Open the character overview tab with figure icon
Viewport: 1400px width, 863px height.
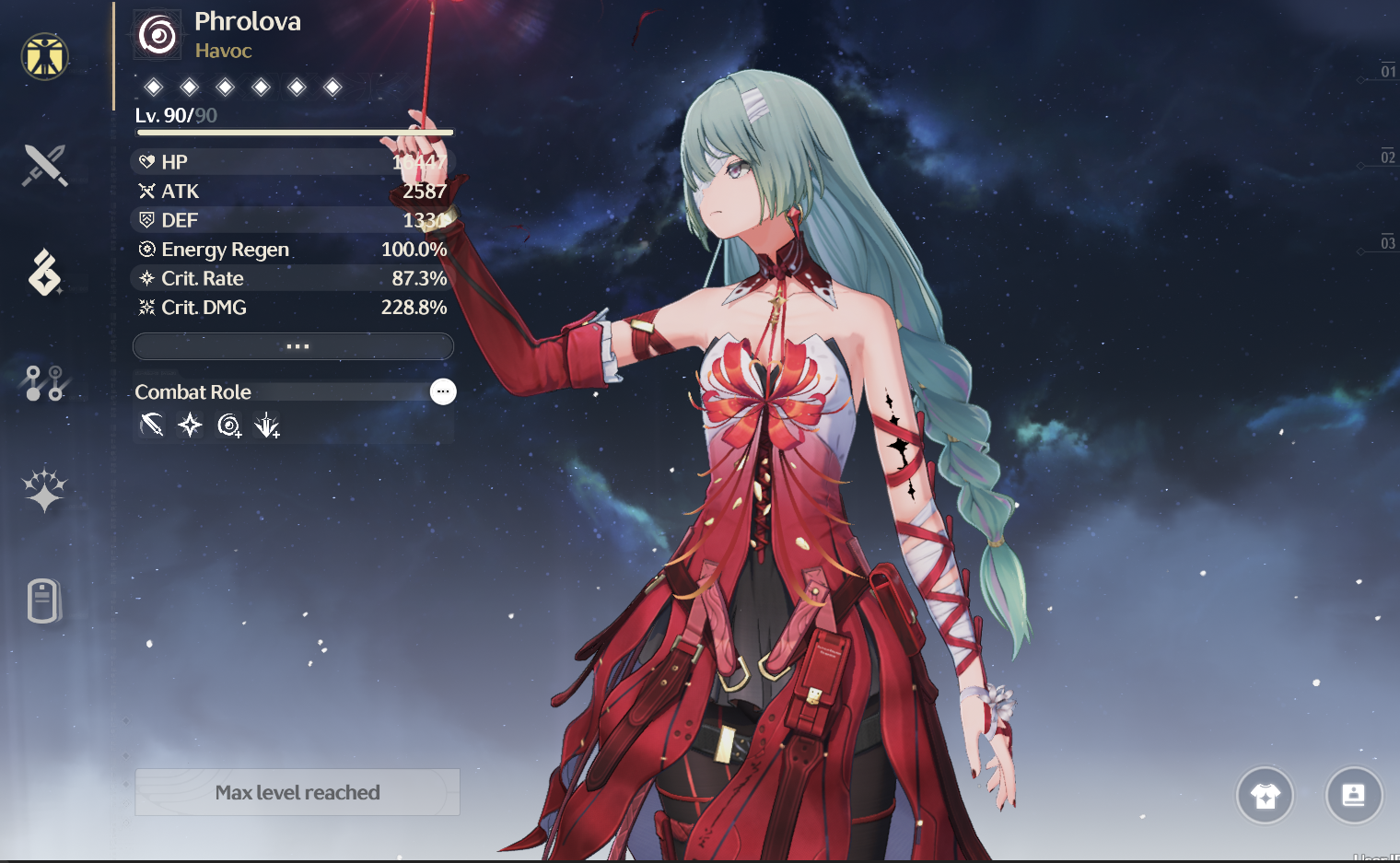click(44, 57)
